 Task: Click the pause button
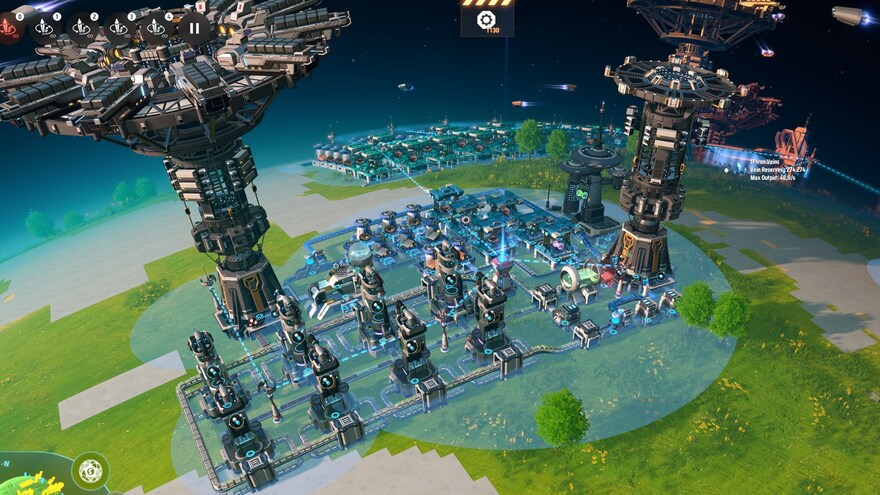click(194, 28)
